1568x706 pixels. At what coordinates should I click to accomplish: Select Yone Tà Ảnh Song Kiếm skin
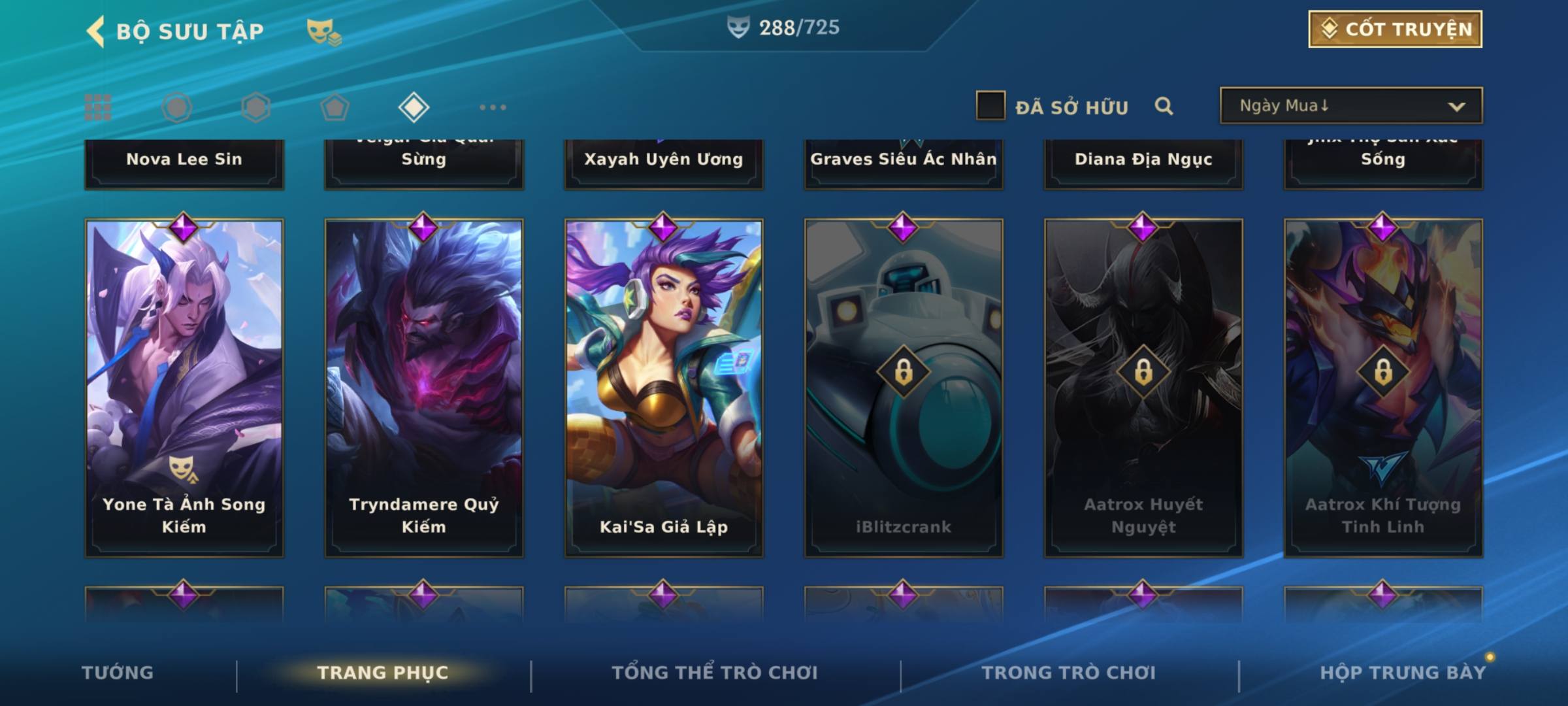[184, 387]
